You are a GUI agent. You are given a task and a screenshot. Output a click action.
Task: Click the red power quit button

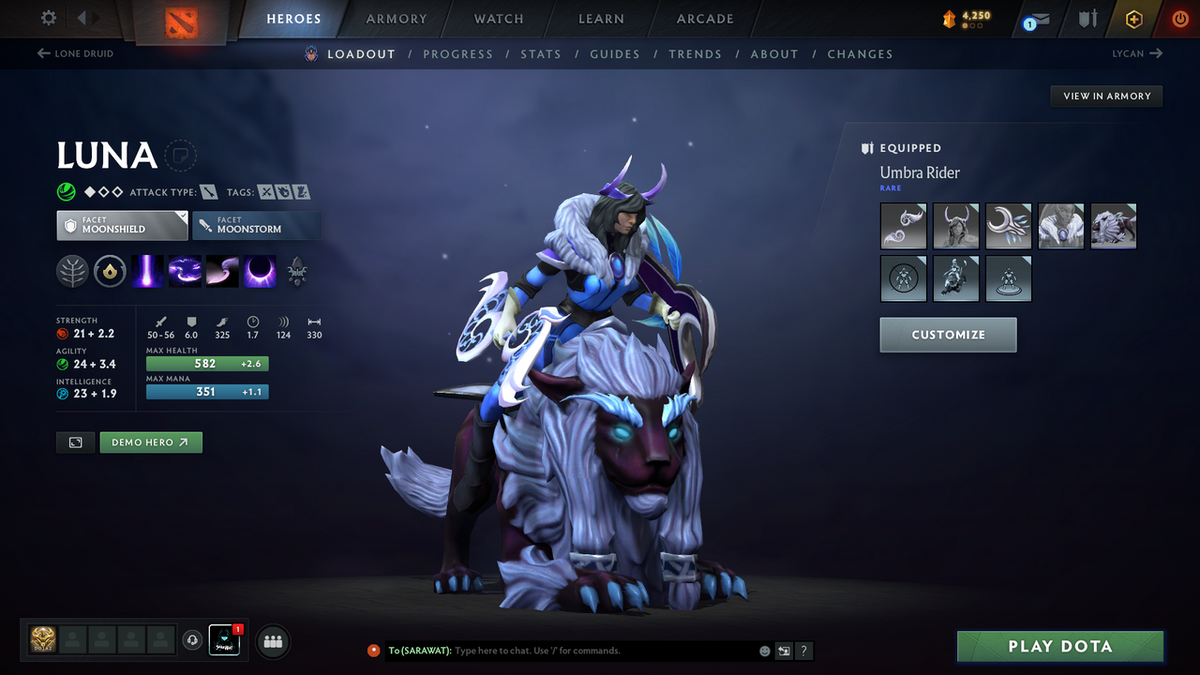coord(1179,19)
